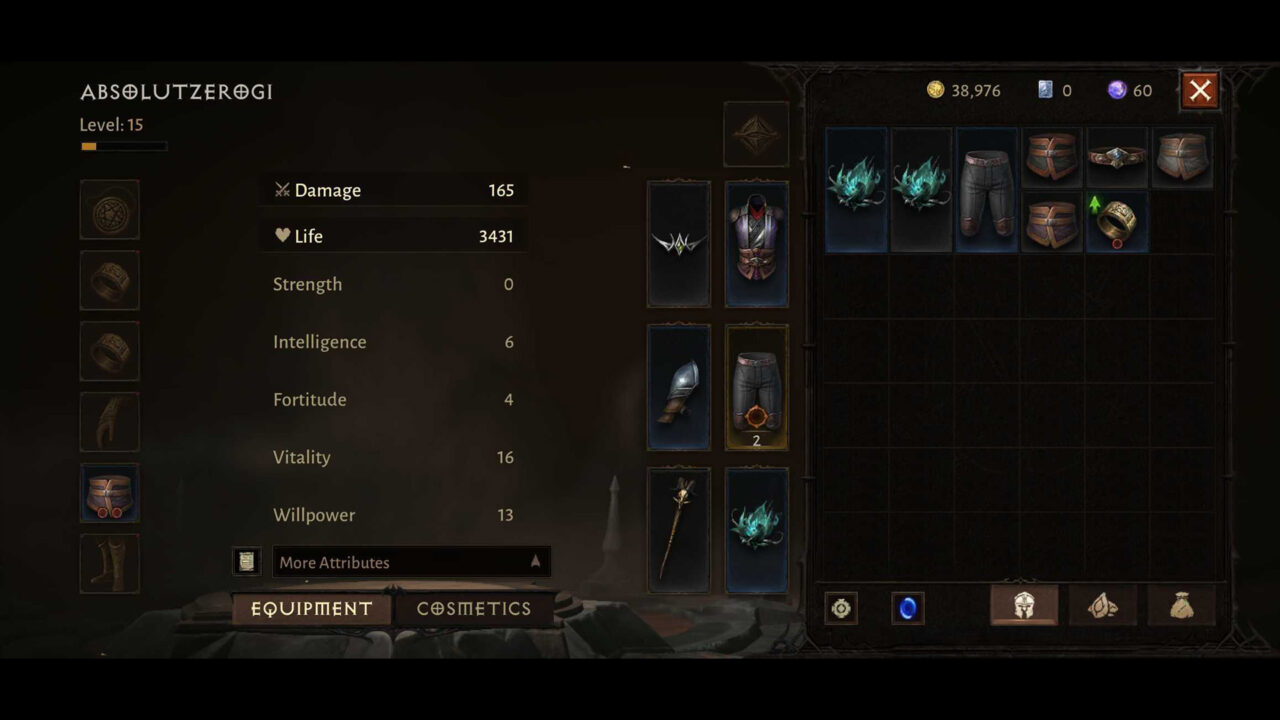Switch to the COSMETICS tab

tap(474, 608)
